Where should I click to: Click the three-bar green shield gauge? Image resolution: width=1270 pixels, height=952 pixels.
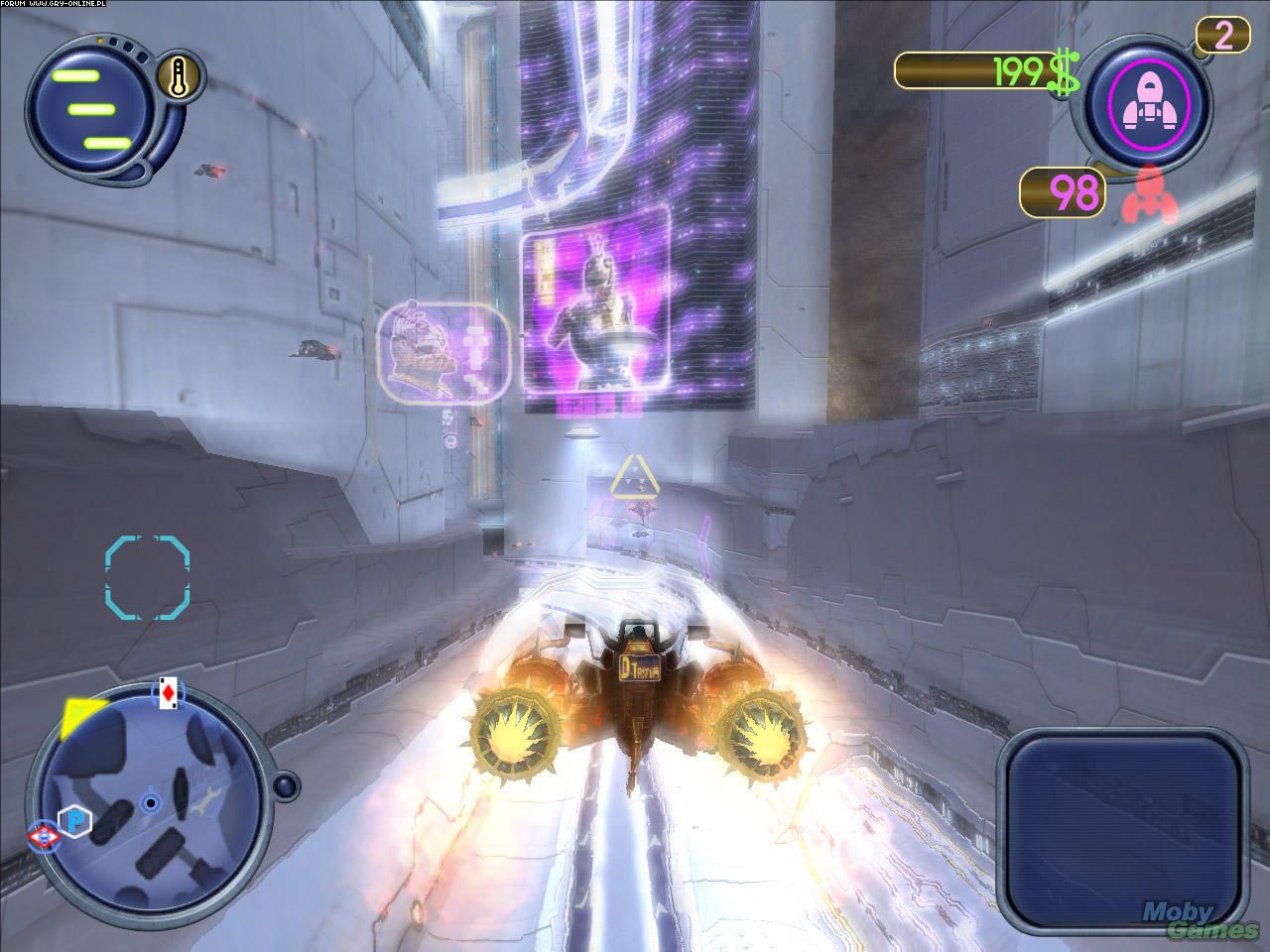point(89,108)
